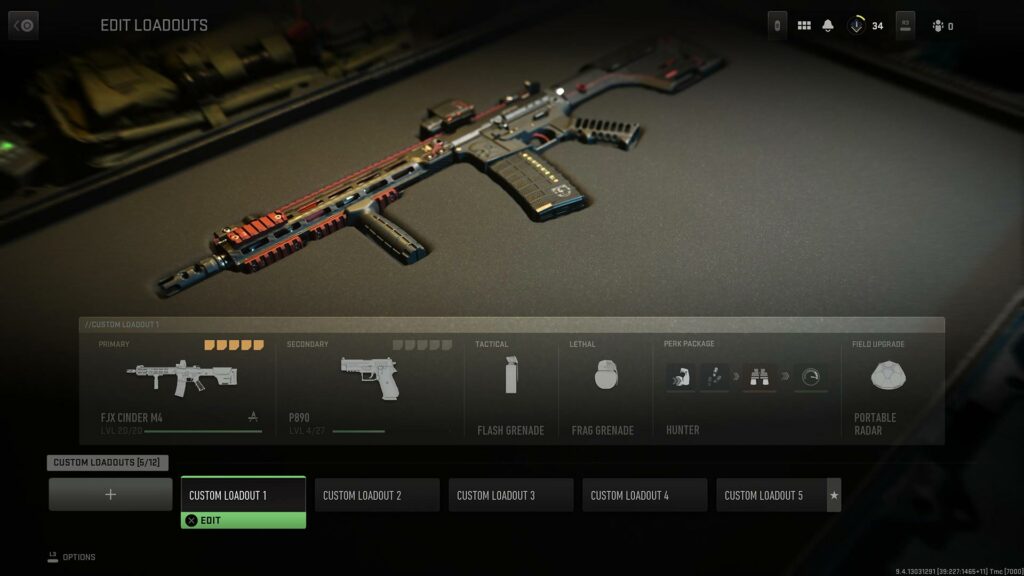Pick Custom Loadout 4
This screenshot has height=576, width=1024.
(645, 495)
